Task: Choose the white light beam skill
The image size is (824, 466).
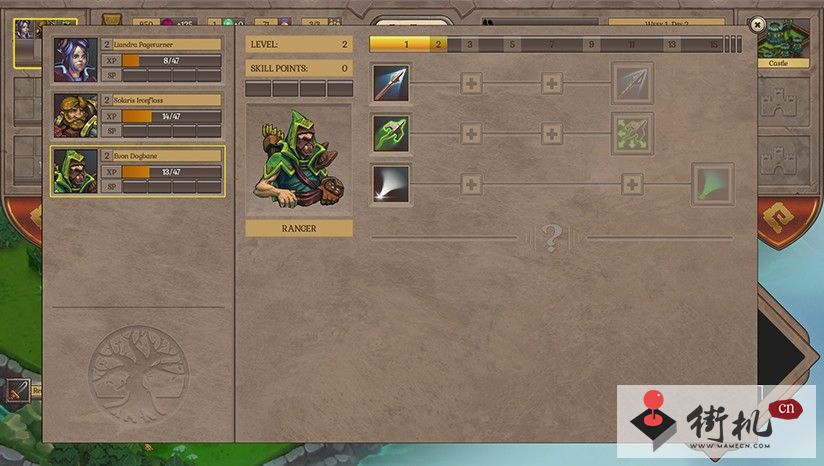Action: (x=391, y=185)
